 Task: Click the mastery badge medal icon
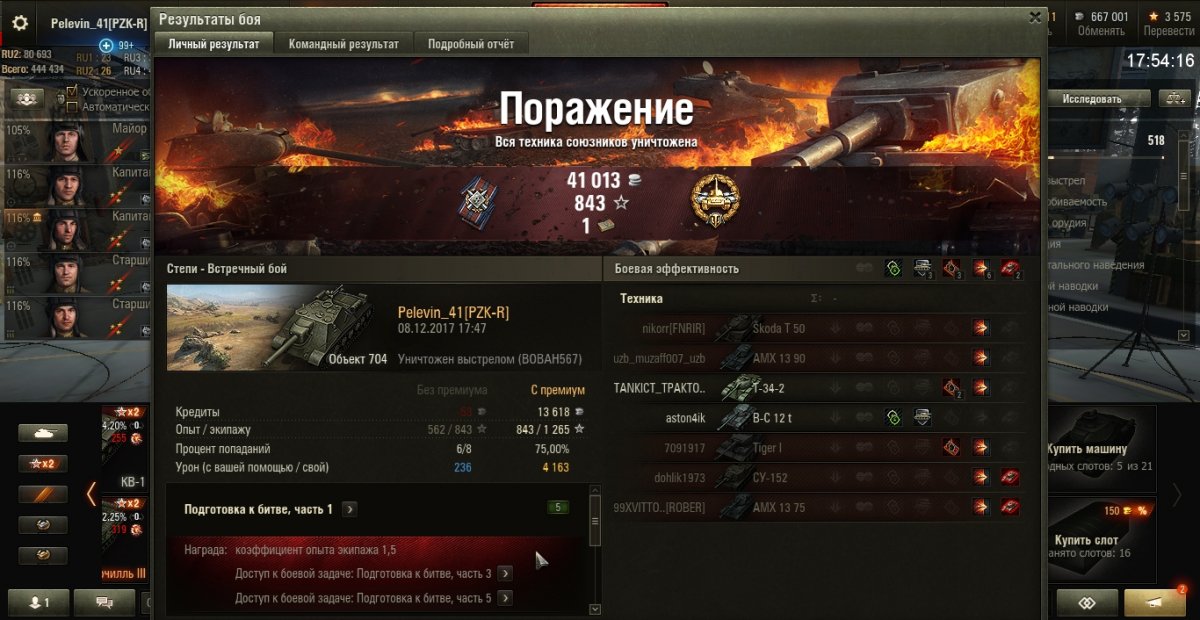(x=715, y=199)
